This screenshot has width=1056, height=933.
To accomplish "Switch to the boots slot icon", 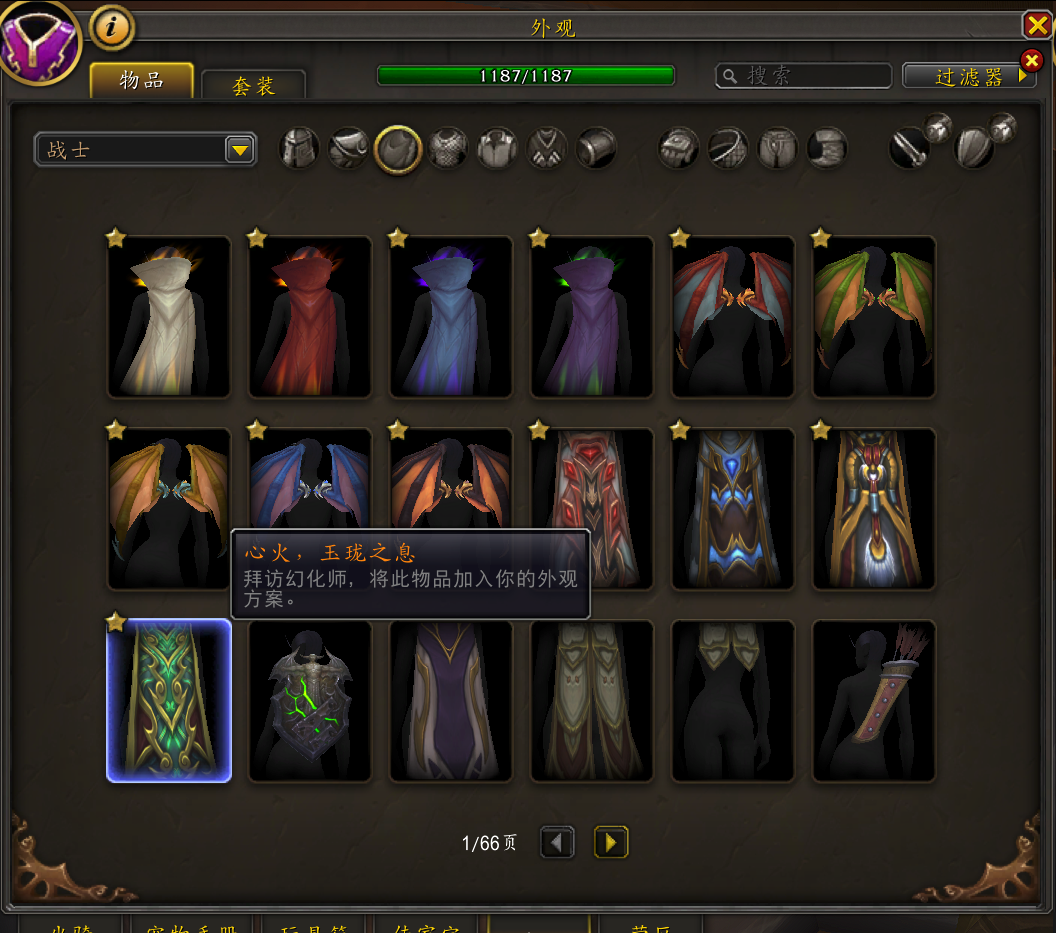I will (x=827, y=149).
